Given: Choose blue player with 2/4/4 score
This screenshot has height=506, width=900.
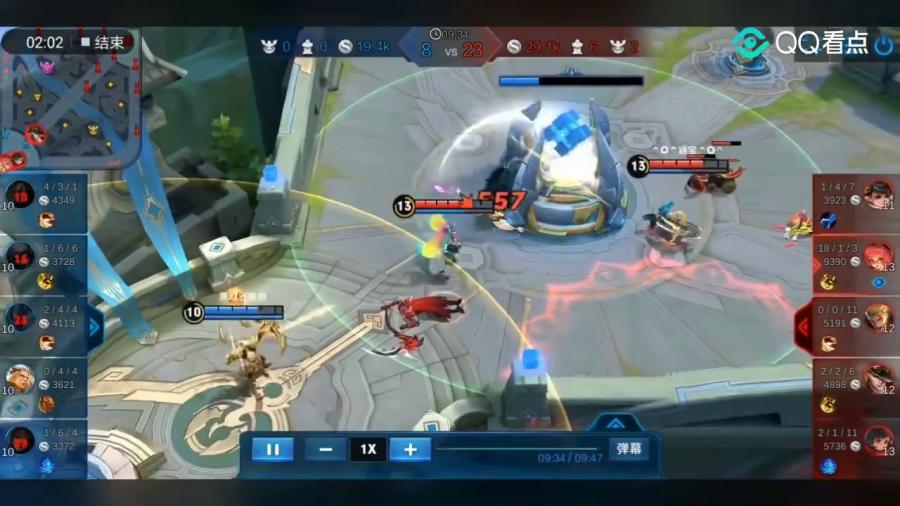Looking at the screenshot, I should 45,326.
